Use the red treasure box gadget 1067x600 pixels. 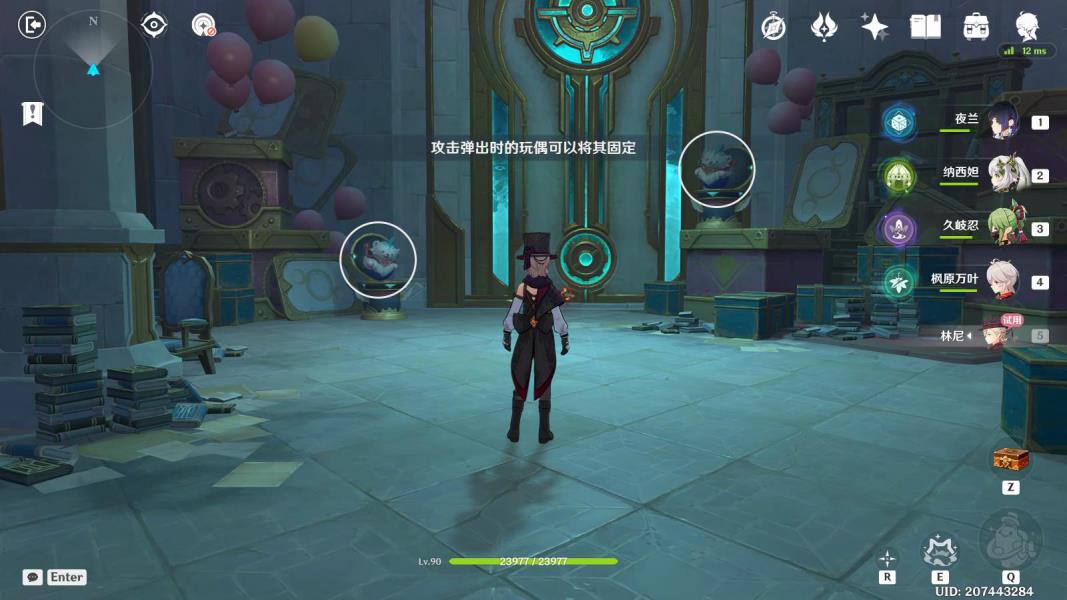pos(1011,460)
